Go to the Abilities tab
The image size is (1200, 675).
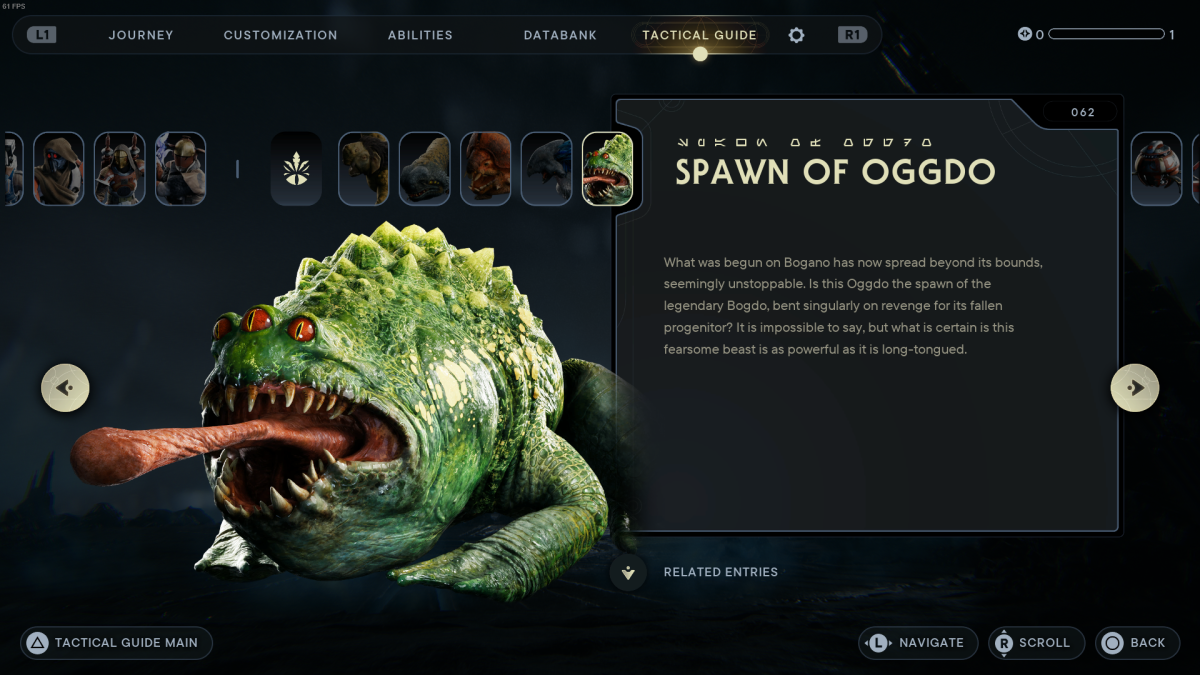tap(420, 35)
